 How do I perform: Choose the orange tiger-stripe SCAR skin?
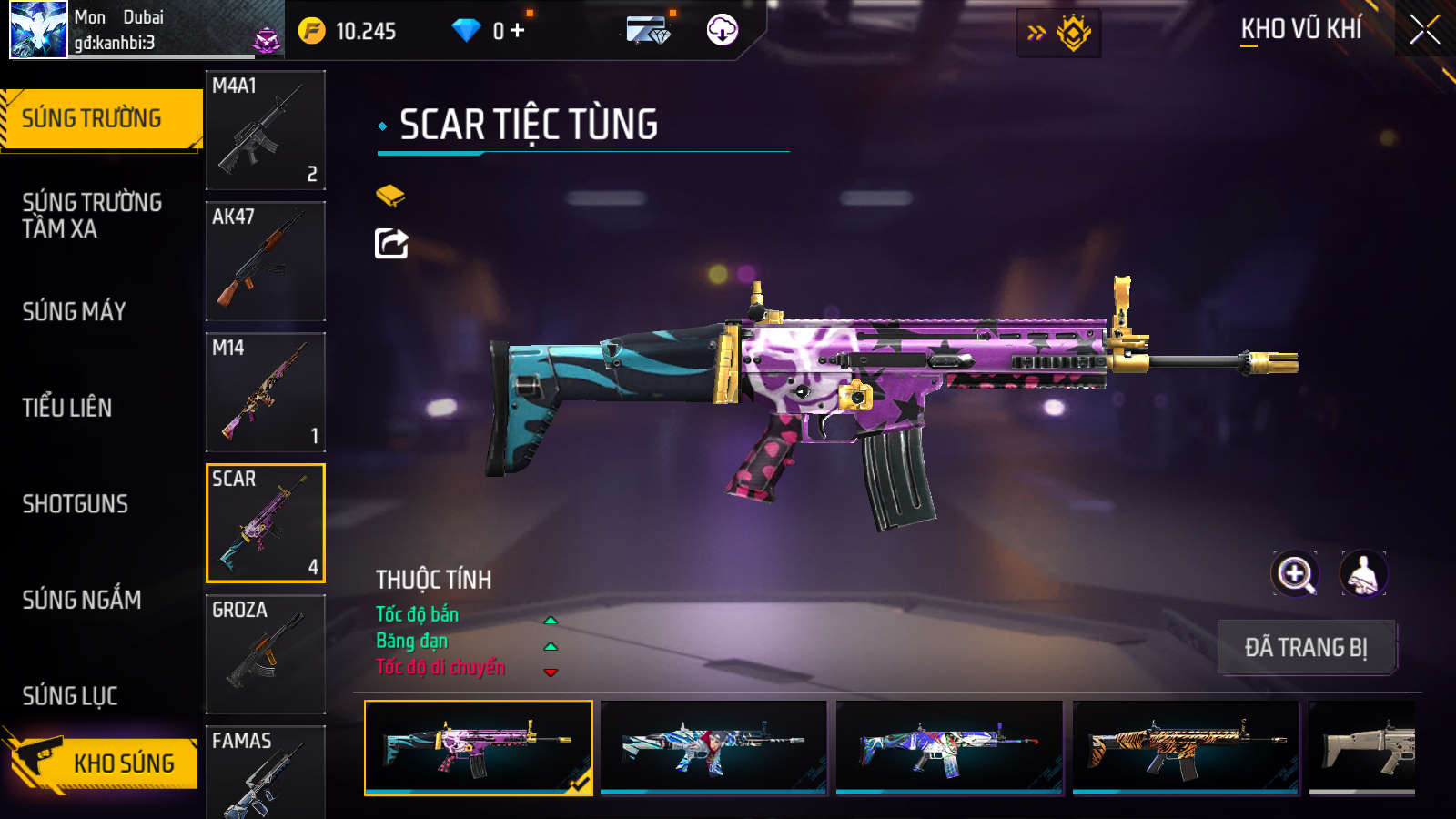tap(1186, 747)
